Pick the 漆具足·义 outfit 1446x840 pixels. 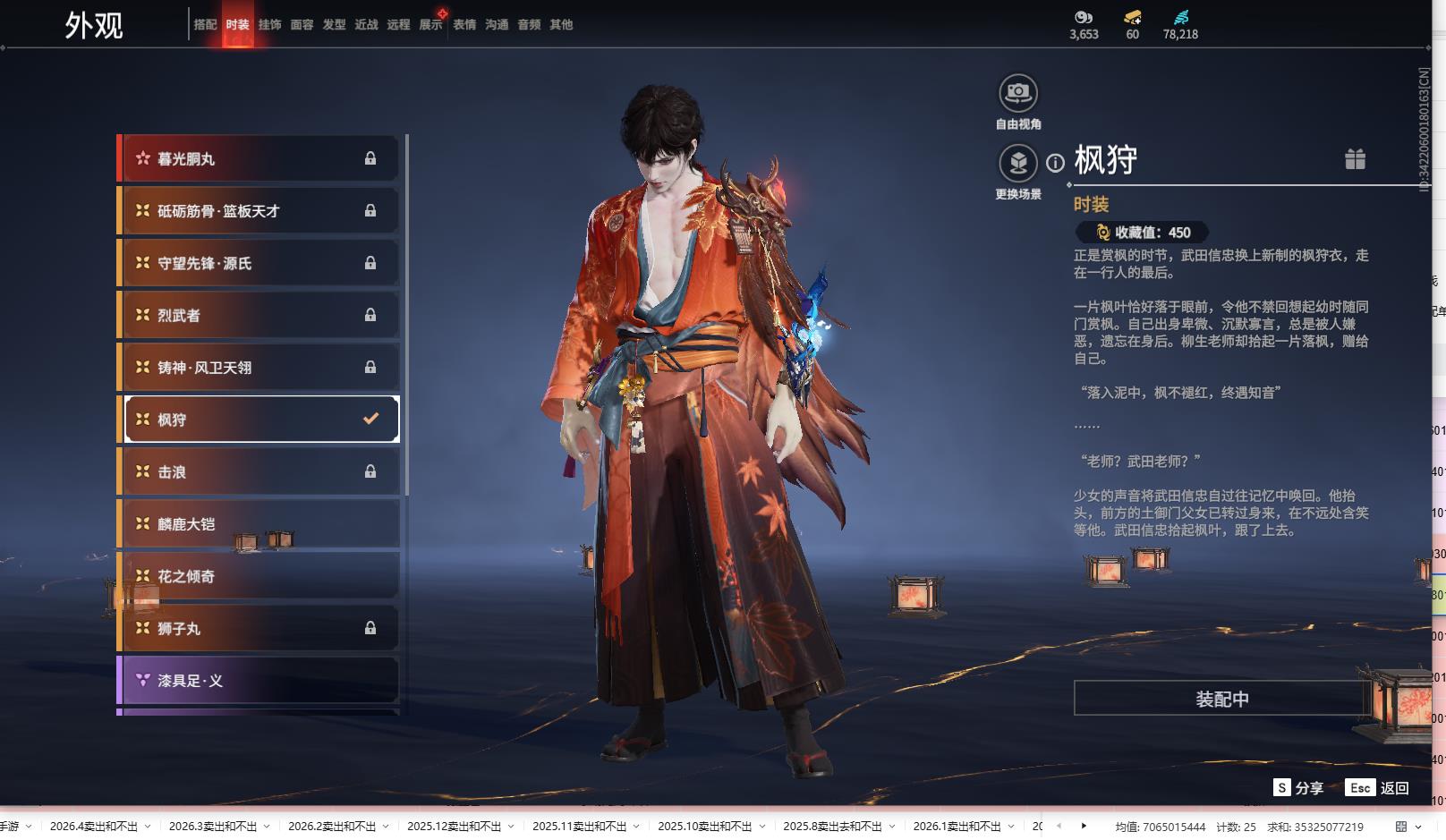pyautogui.click(x=259, y=681)
